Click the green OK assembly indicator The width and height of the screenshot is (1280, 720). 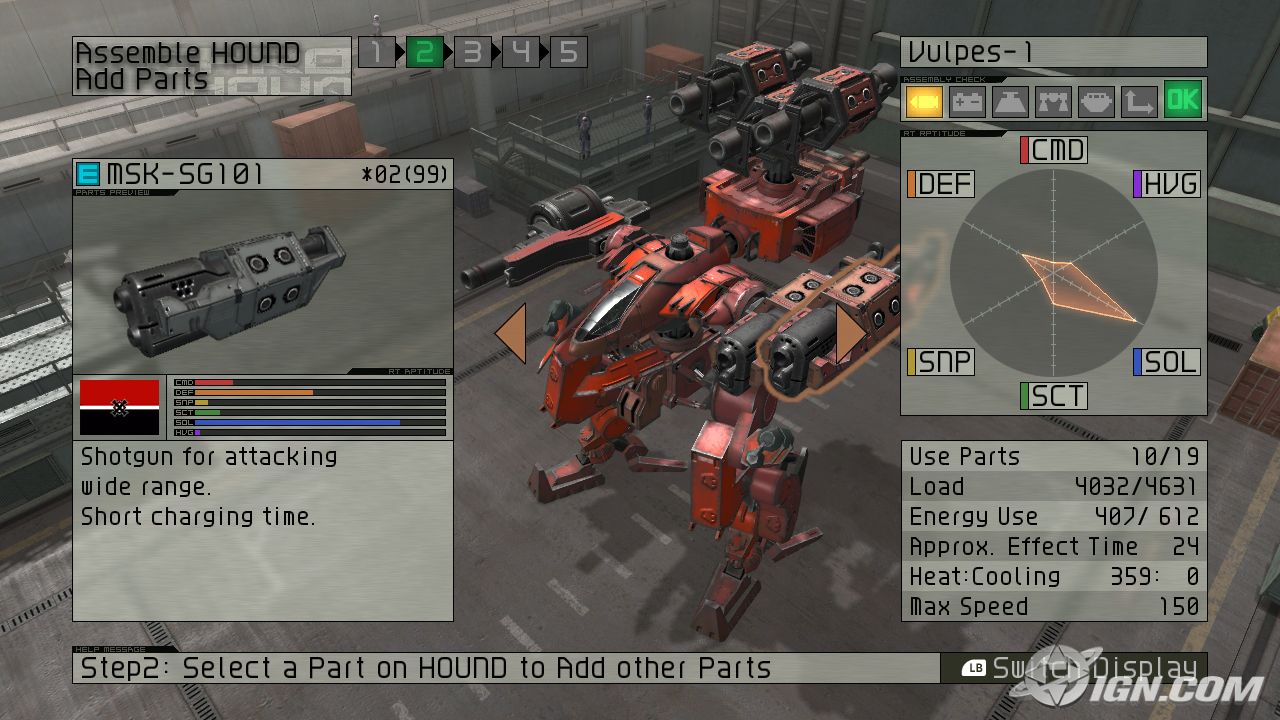tap(1183, 100)
